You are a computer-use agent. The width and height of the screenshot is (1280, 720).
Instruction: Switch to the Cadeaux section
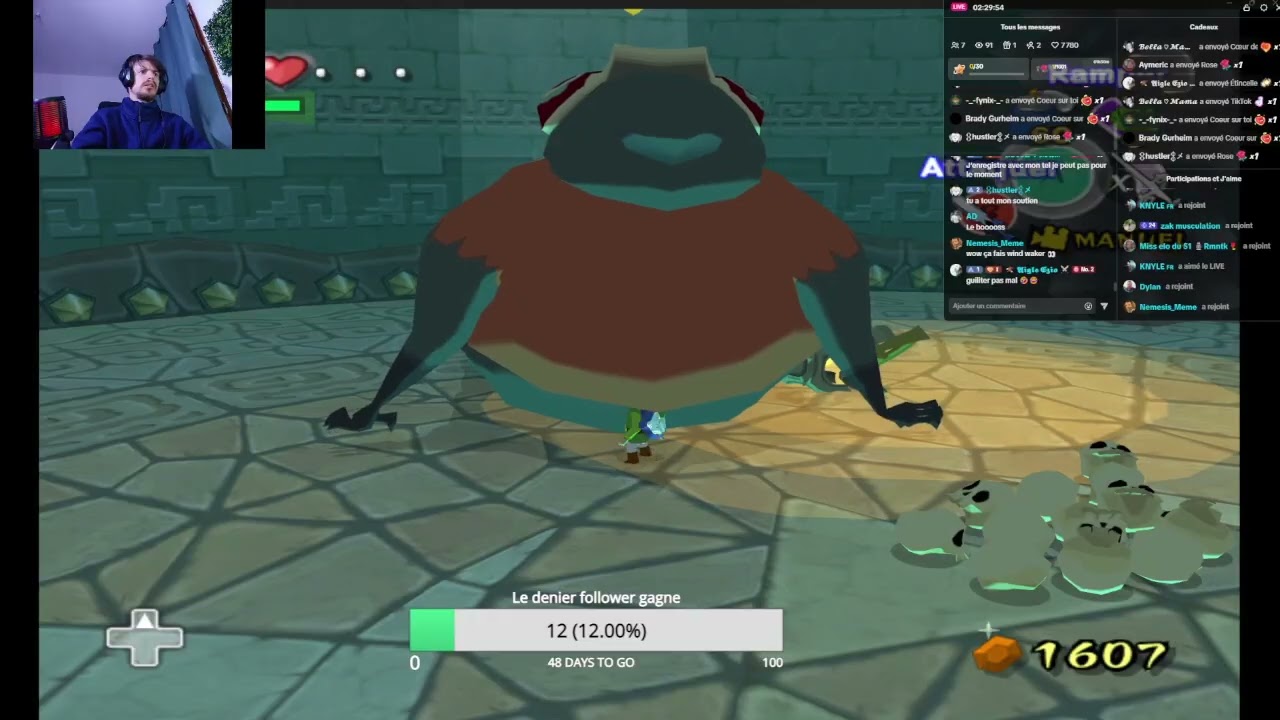pyautogui.click(x=1202, y=26)
